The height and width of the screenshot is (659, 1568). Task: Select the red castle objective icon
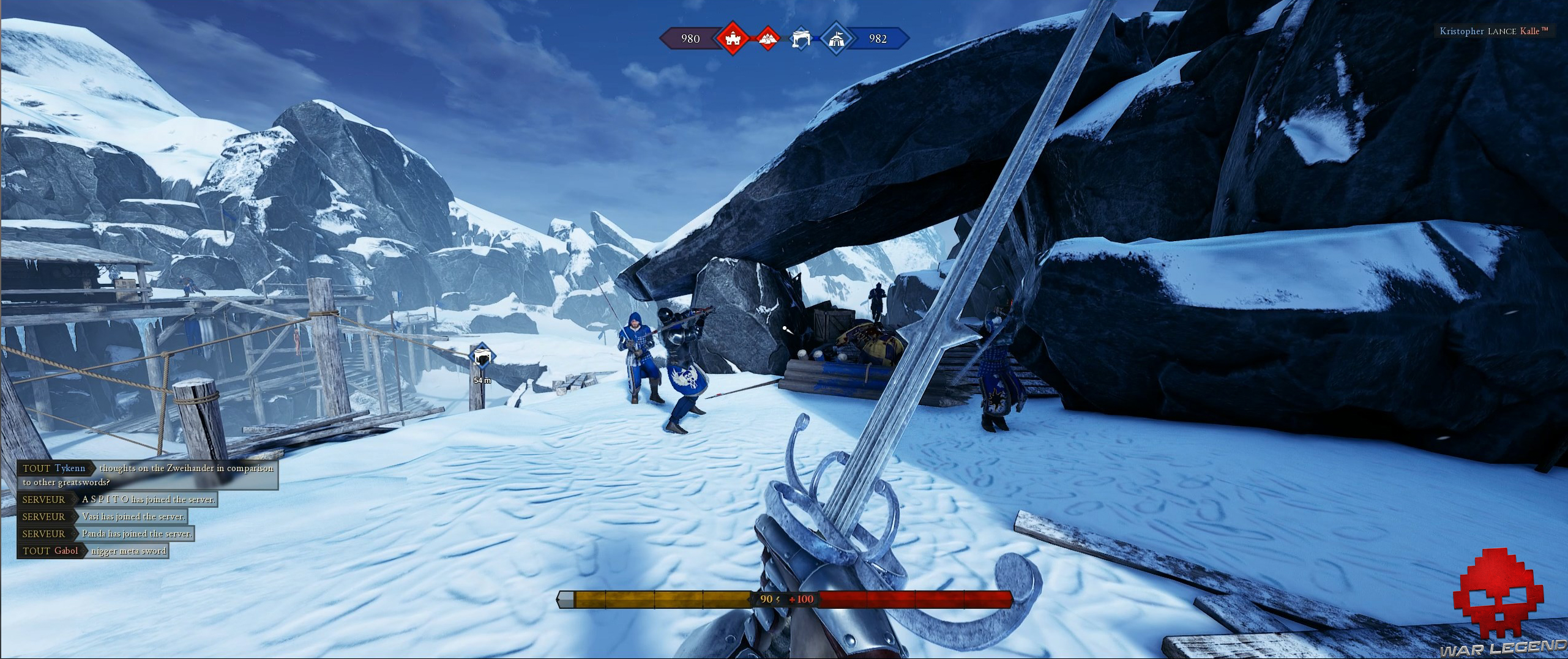pyautogui.click(x=733, y=38)
